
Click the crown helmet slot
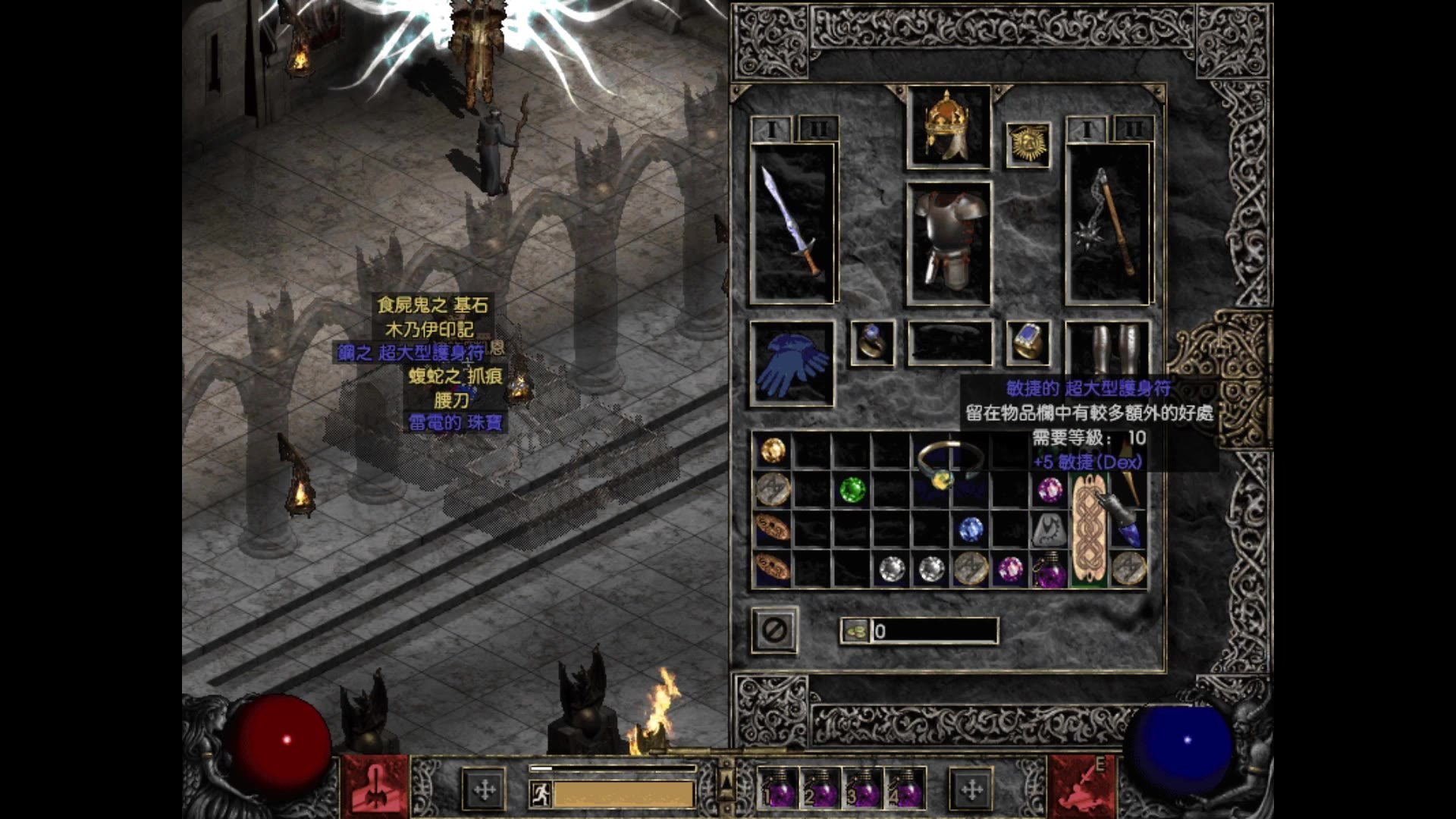coord(948,127)
